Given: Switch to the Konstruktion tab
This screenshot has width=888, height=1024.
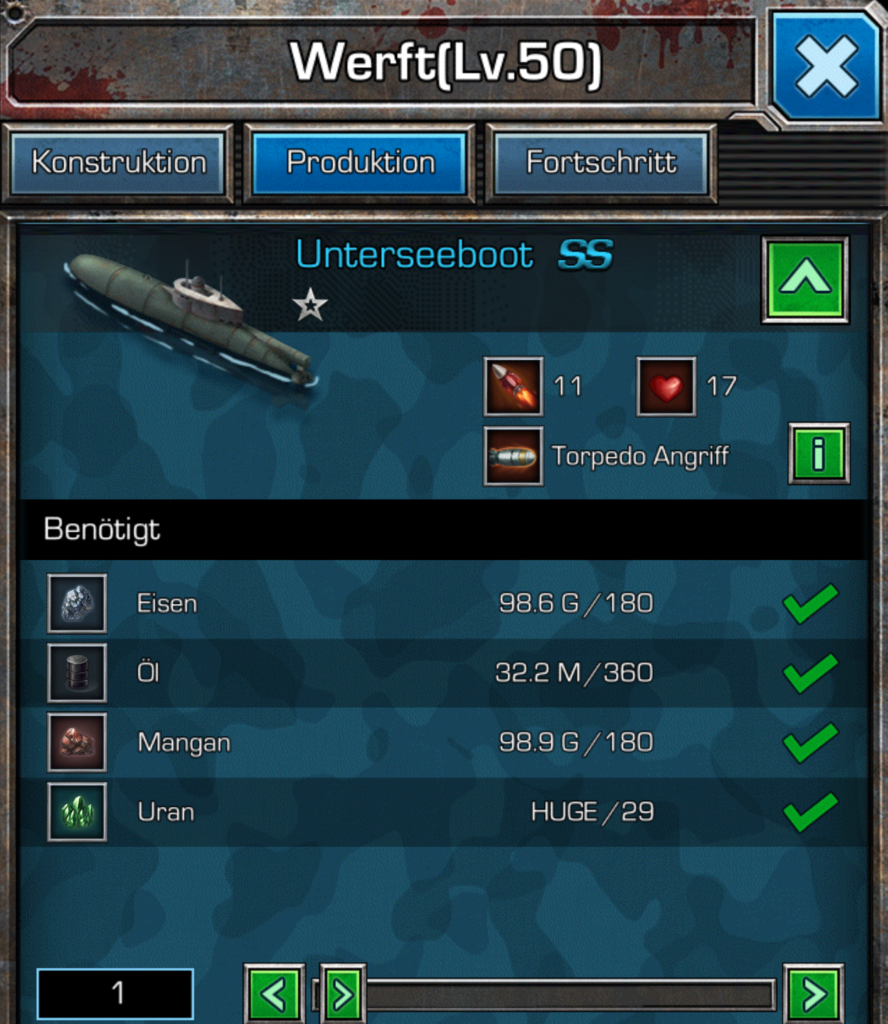Looking at the screenshot, I should (118, 163).
